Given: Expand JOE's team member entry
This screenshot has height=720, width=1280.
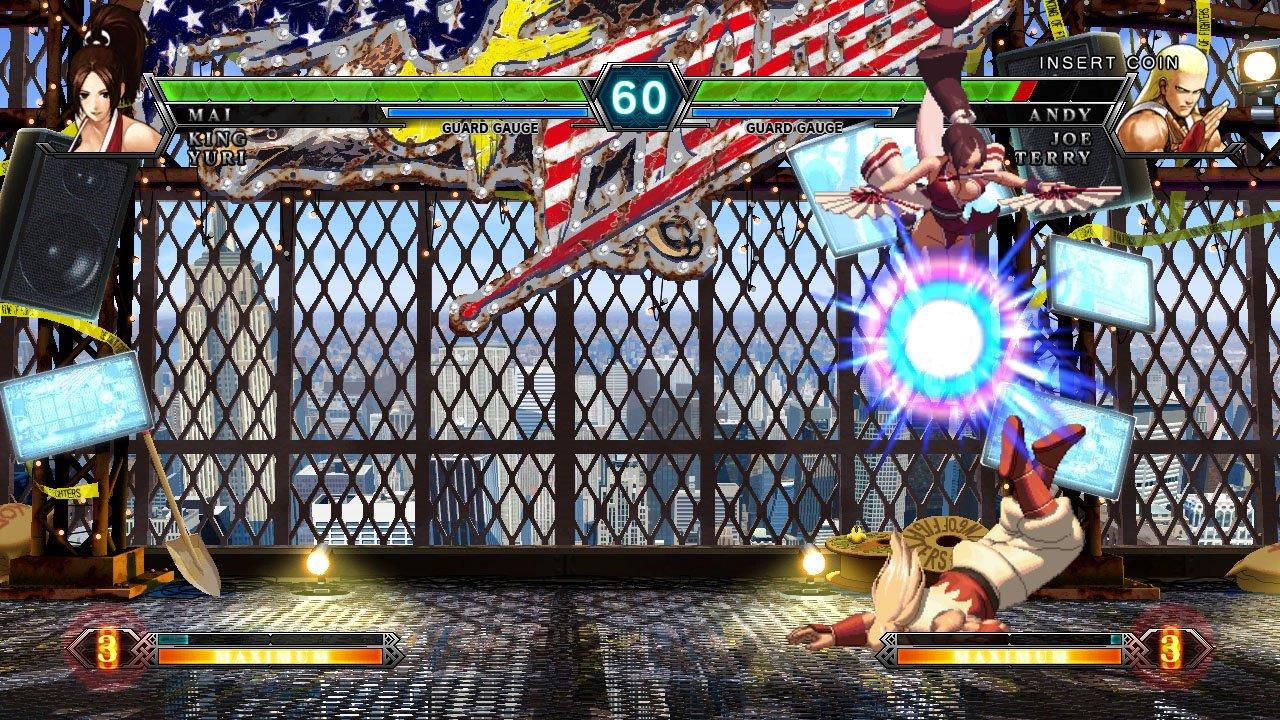Looking at the screenshot, I should pyautogui.click(x=1070, y=140).
